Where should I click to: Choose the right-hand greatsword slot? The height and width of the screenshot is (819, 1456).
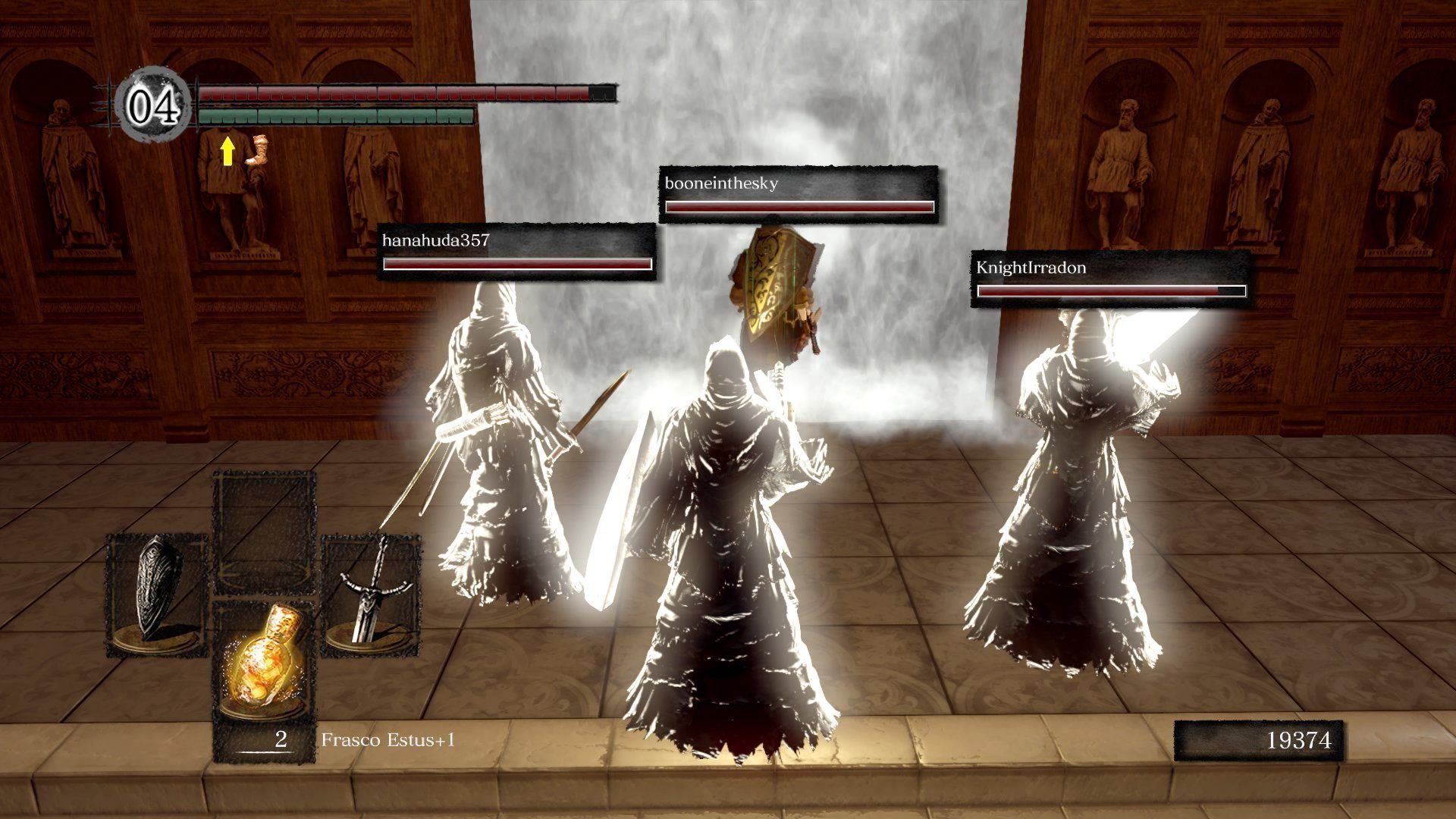369,594
